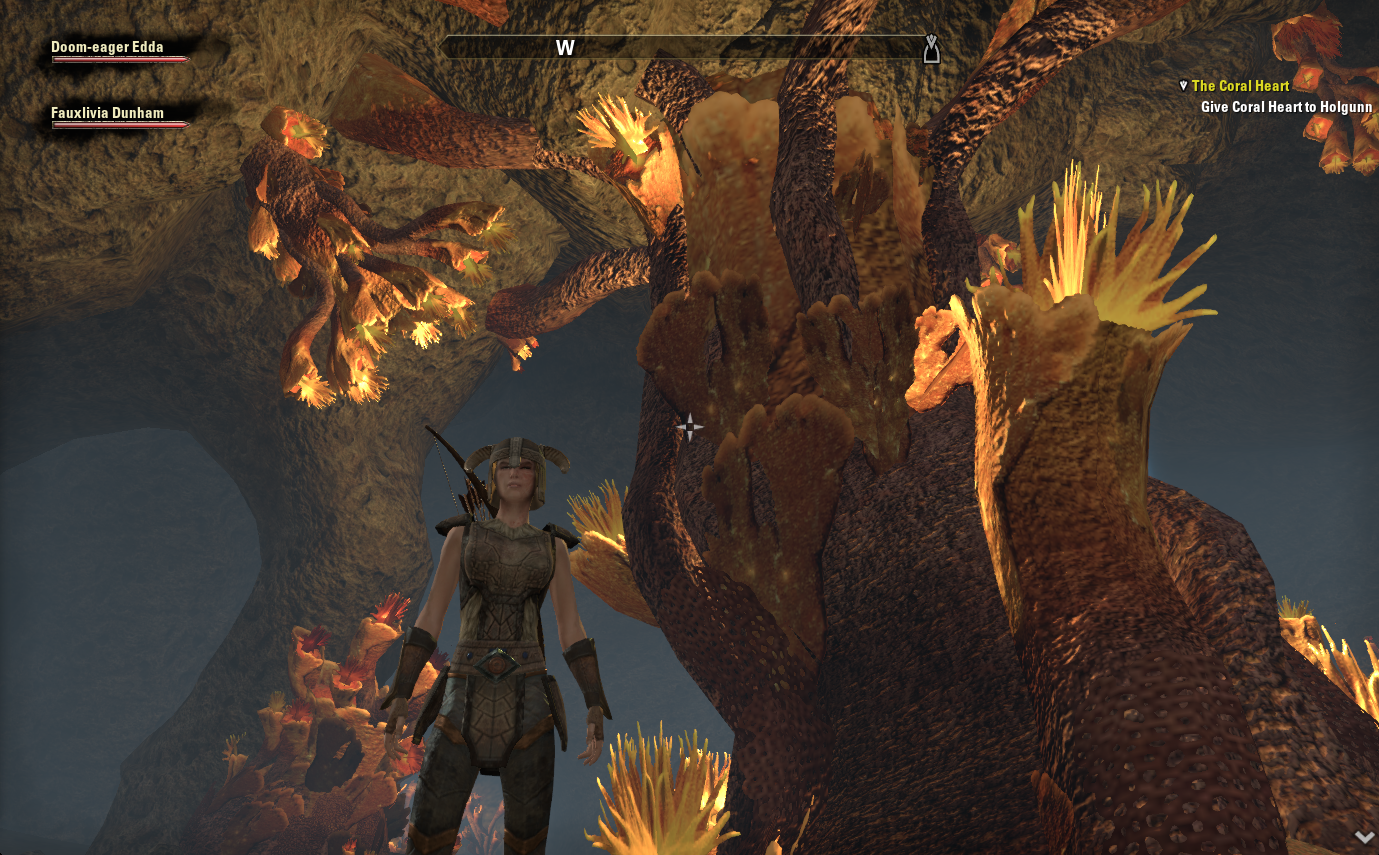Expand the chevron arrow in the corner

tap(1363, 836)
